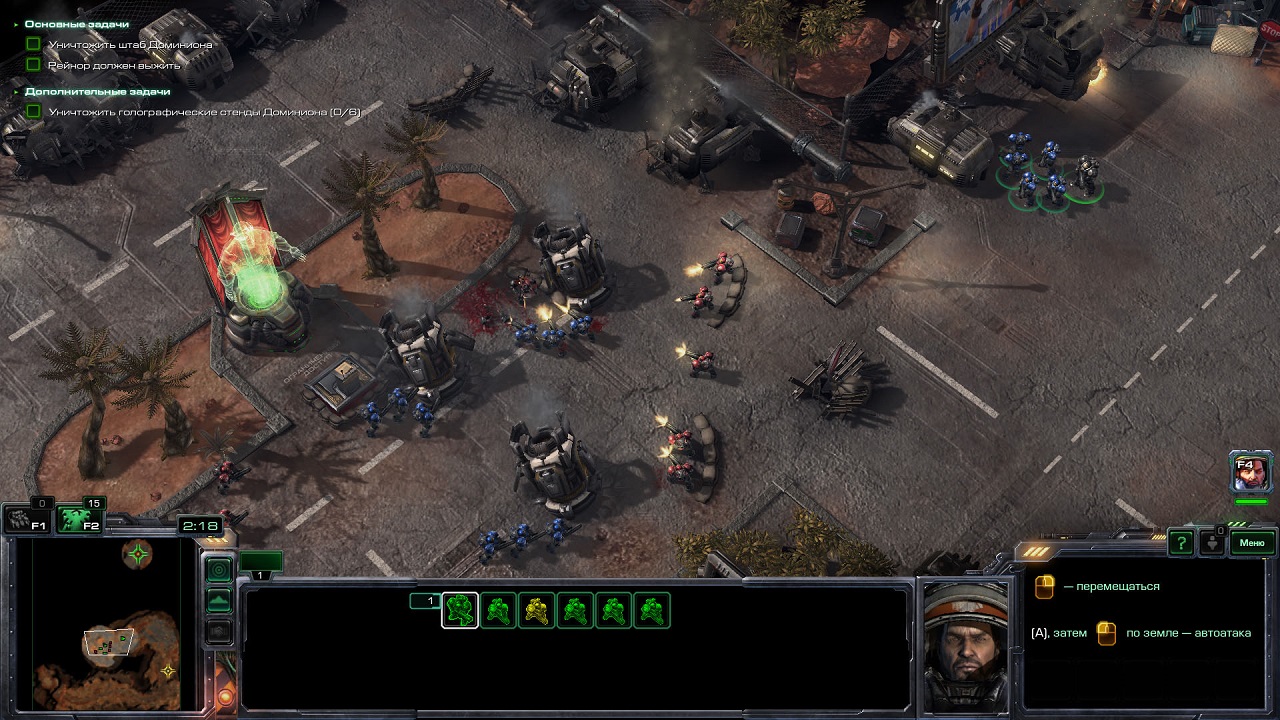Viewport: 1280px width, 720px height.
Task: Open the message log button beside Меню
Action: coord(1213,543)
